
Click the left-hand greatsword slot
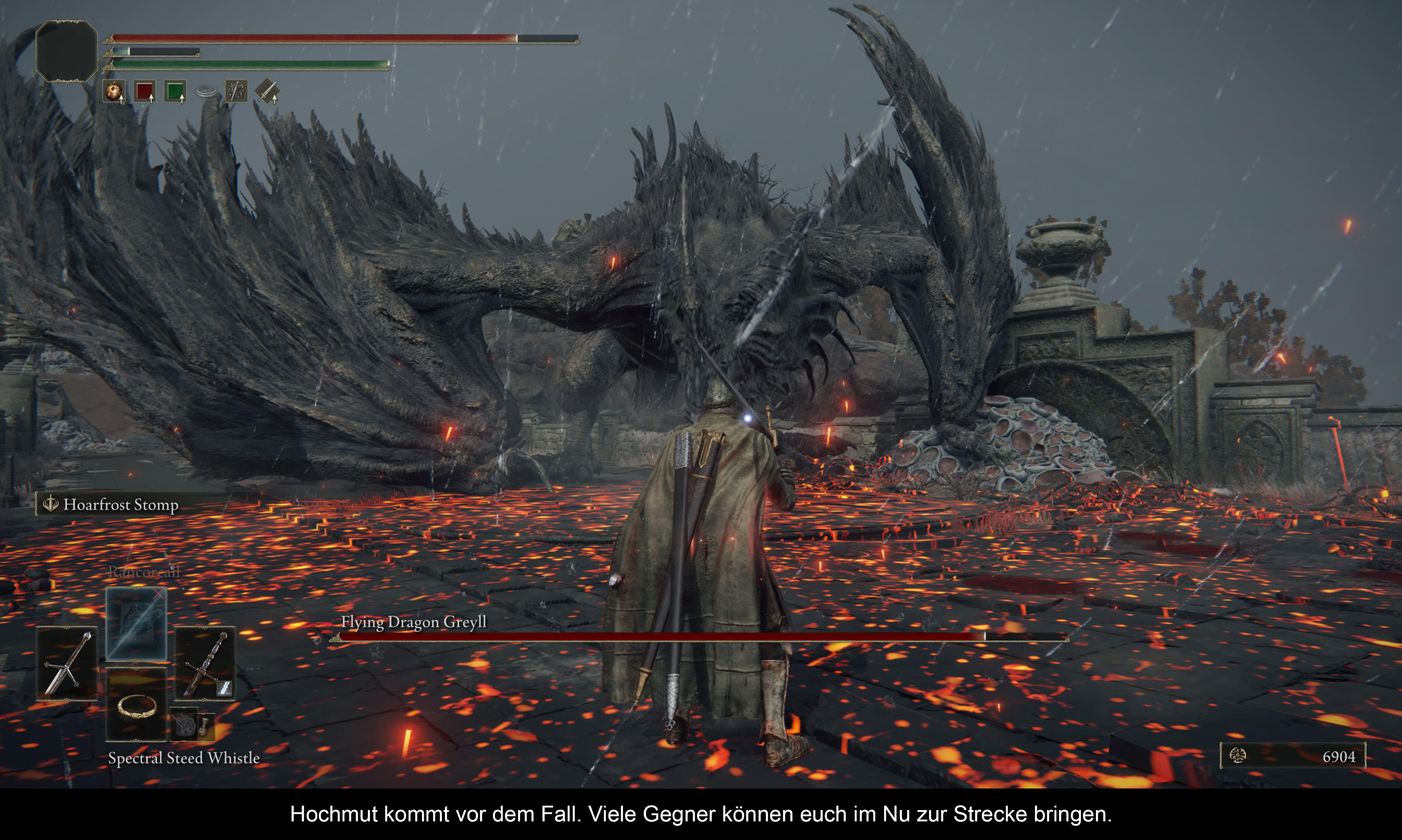67,663
